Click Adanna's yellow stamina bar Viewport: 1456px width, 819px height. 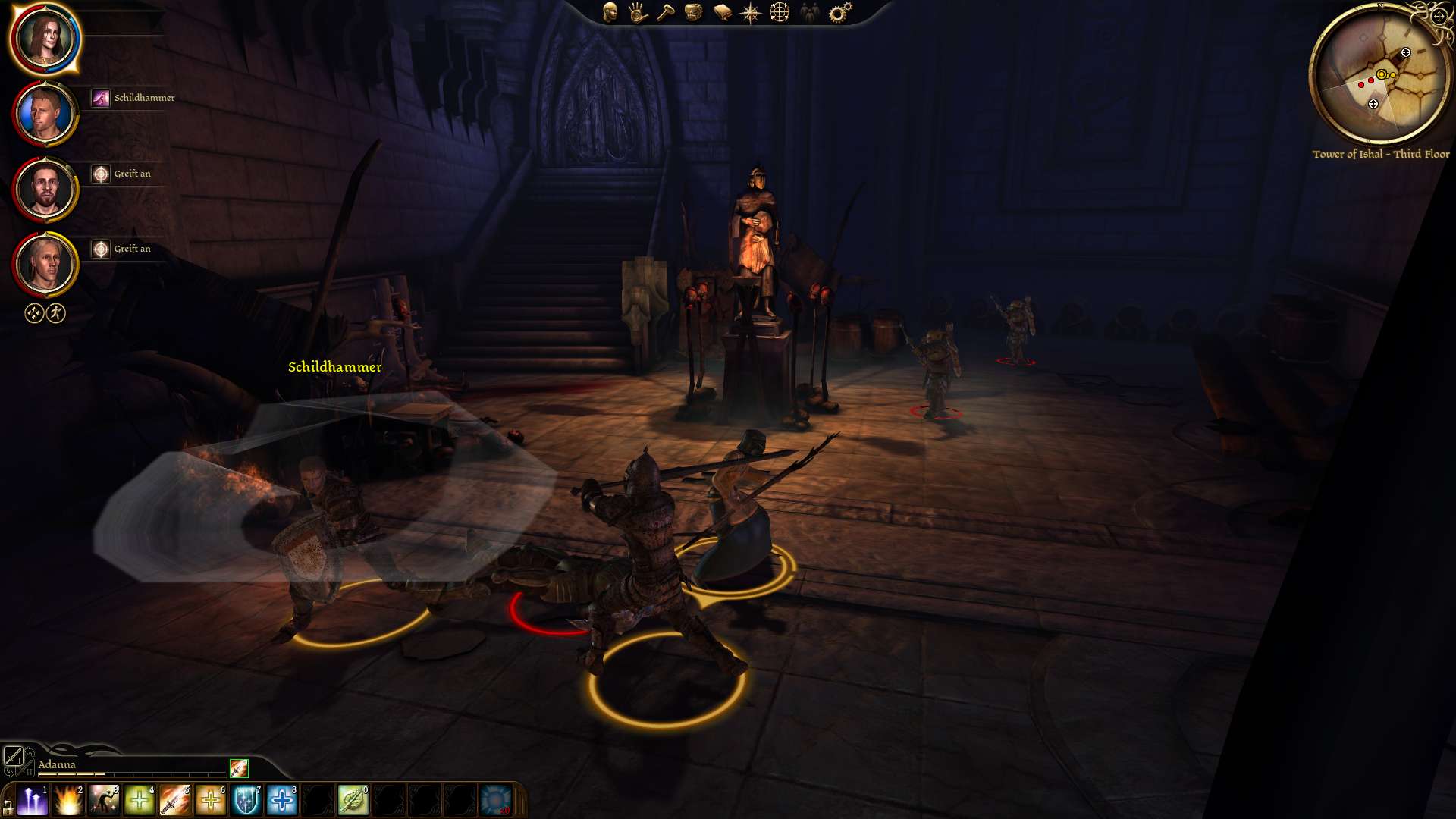(72, 775)
